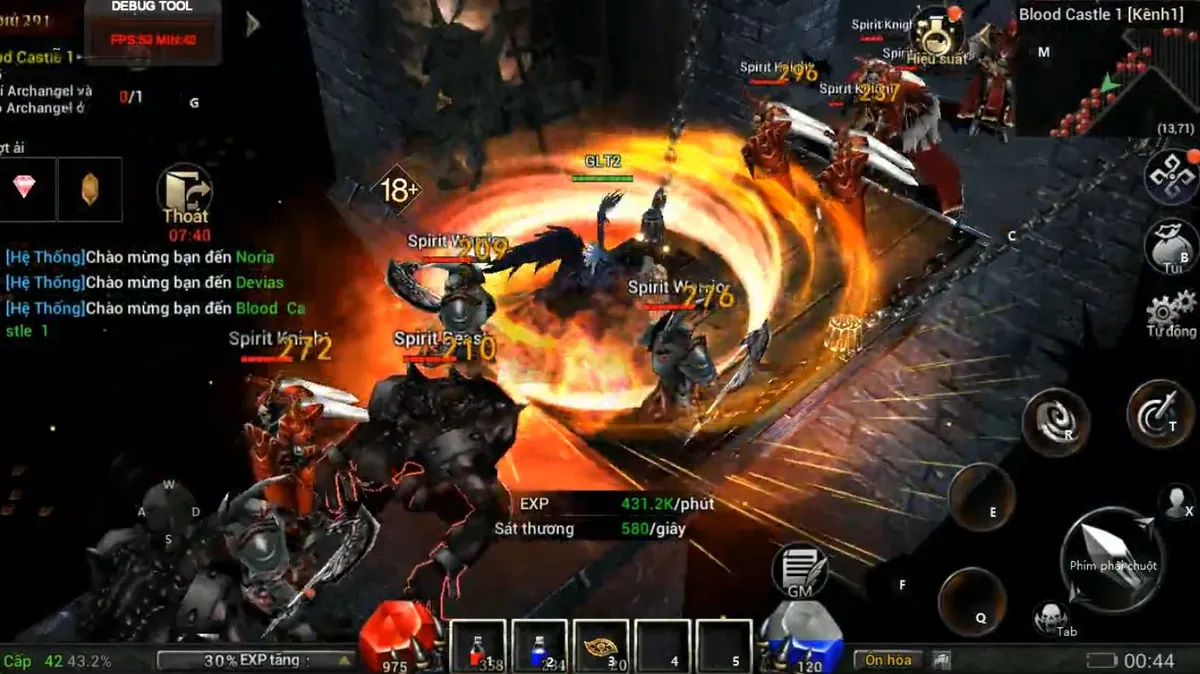Expand the 30% EXP tăng bar
This screenshot has height=674, width=1200.
[x=256, y=660]
